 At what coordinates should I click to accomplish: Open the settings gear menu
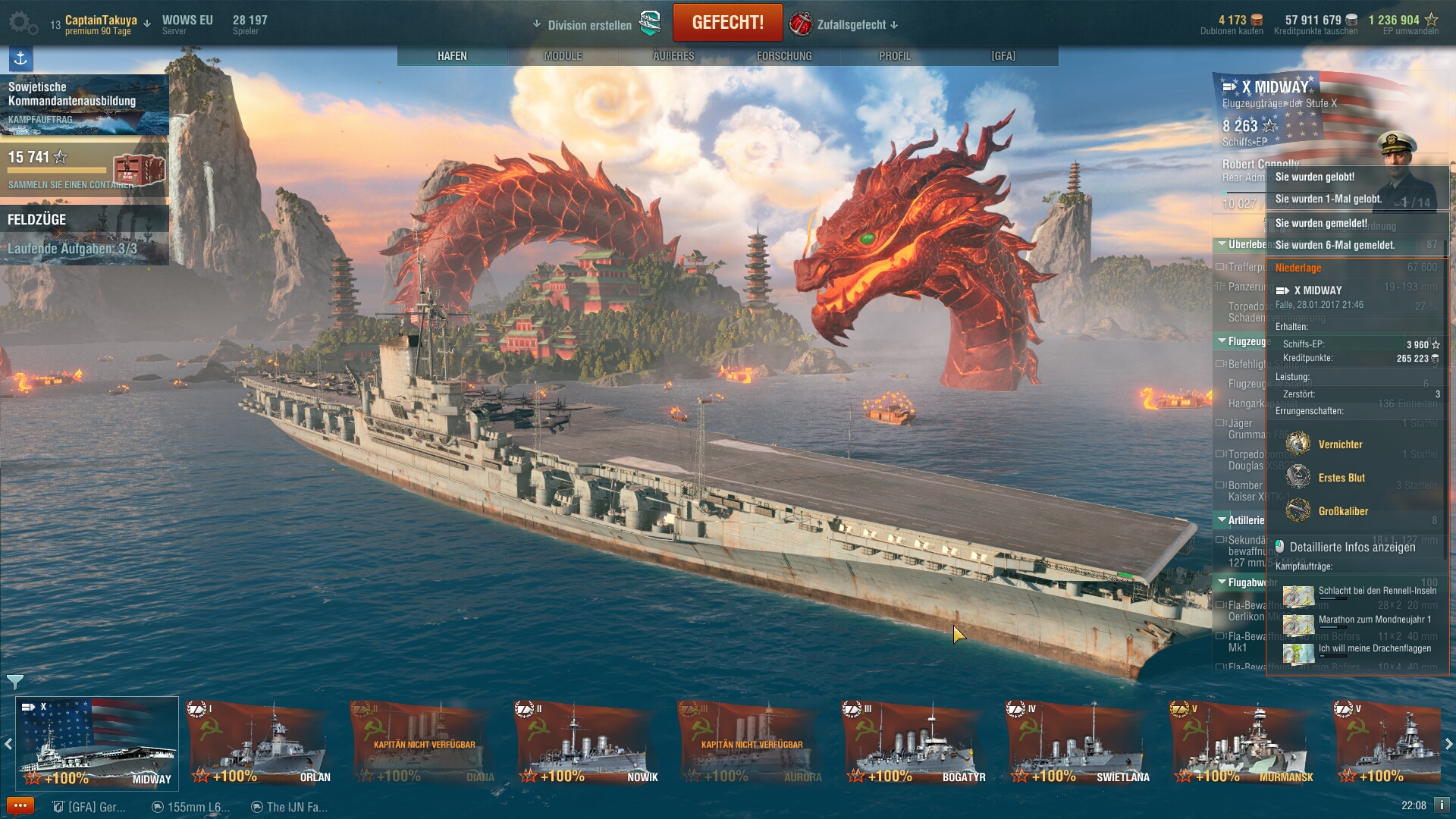tap(23, 24)
